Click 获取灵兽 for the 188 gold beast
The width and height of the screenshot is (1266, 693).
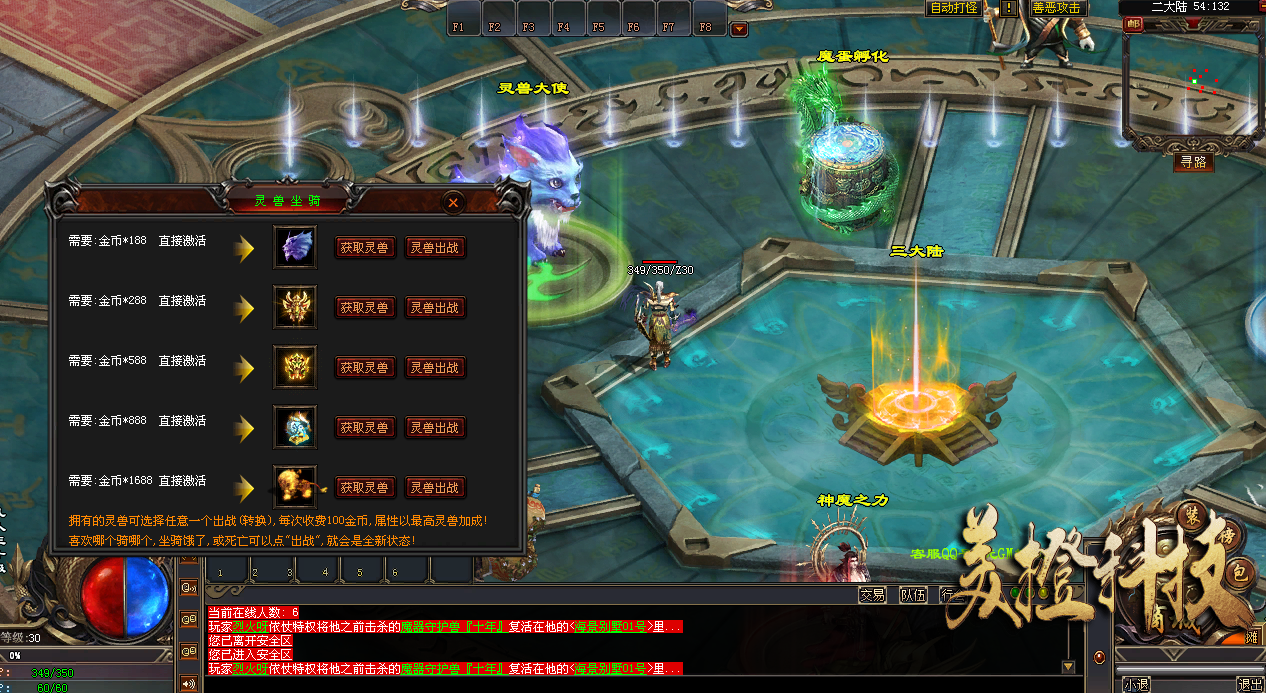pos(364,248)
